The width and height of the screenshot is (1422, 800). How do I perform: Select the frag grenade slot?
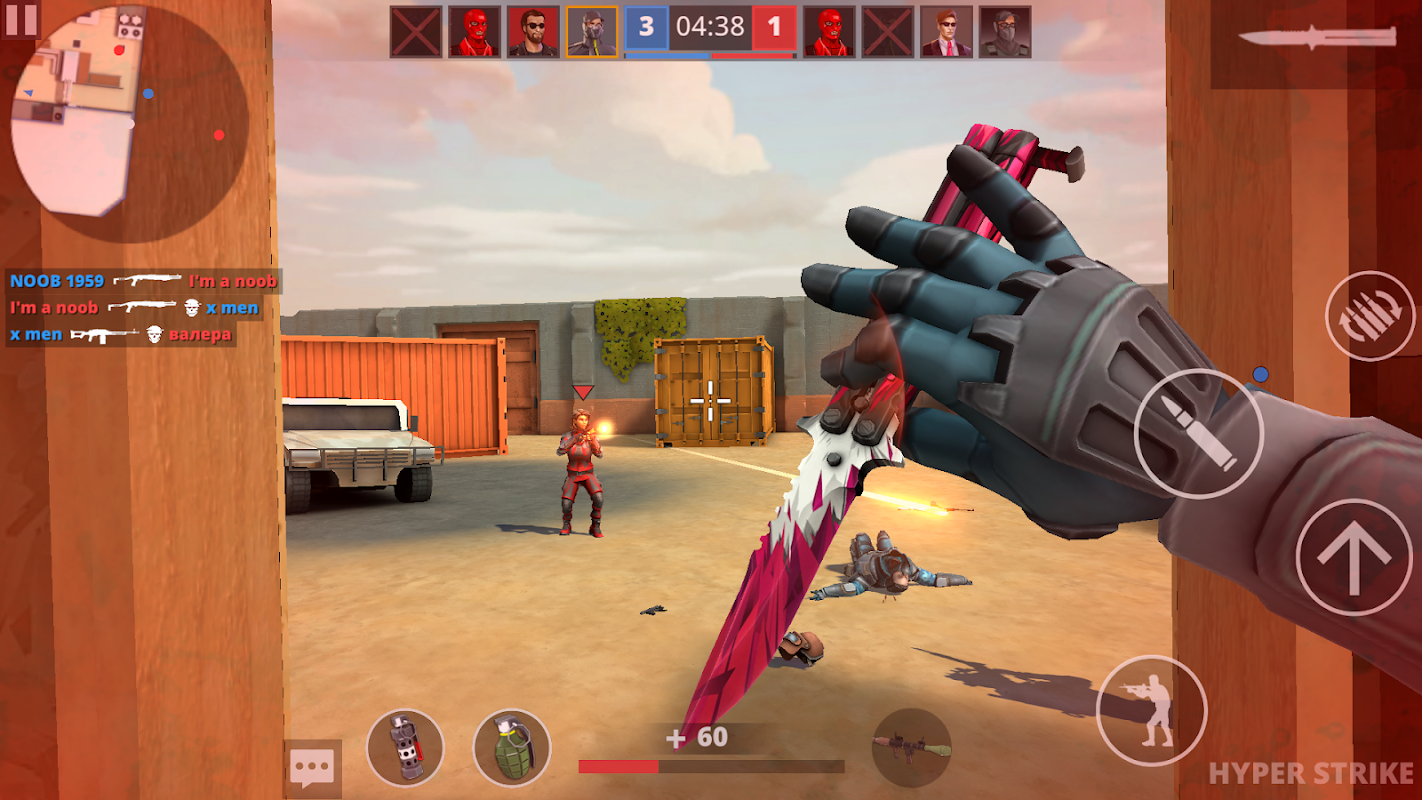[511, 747]
